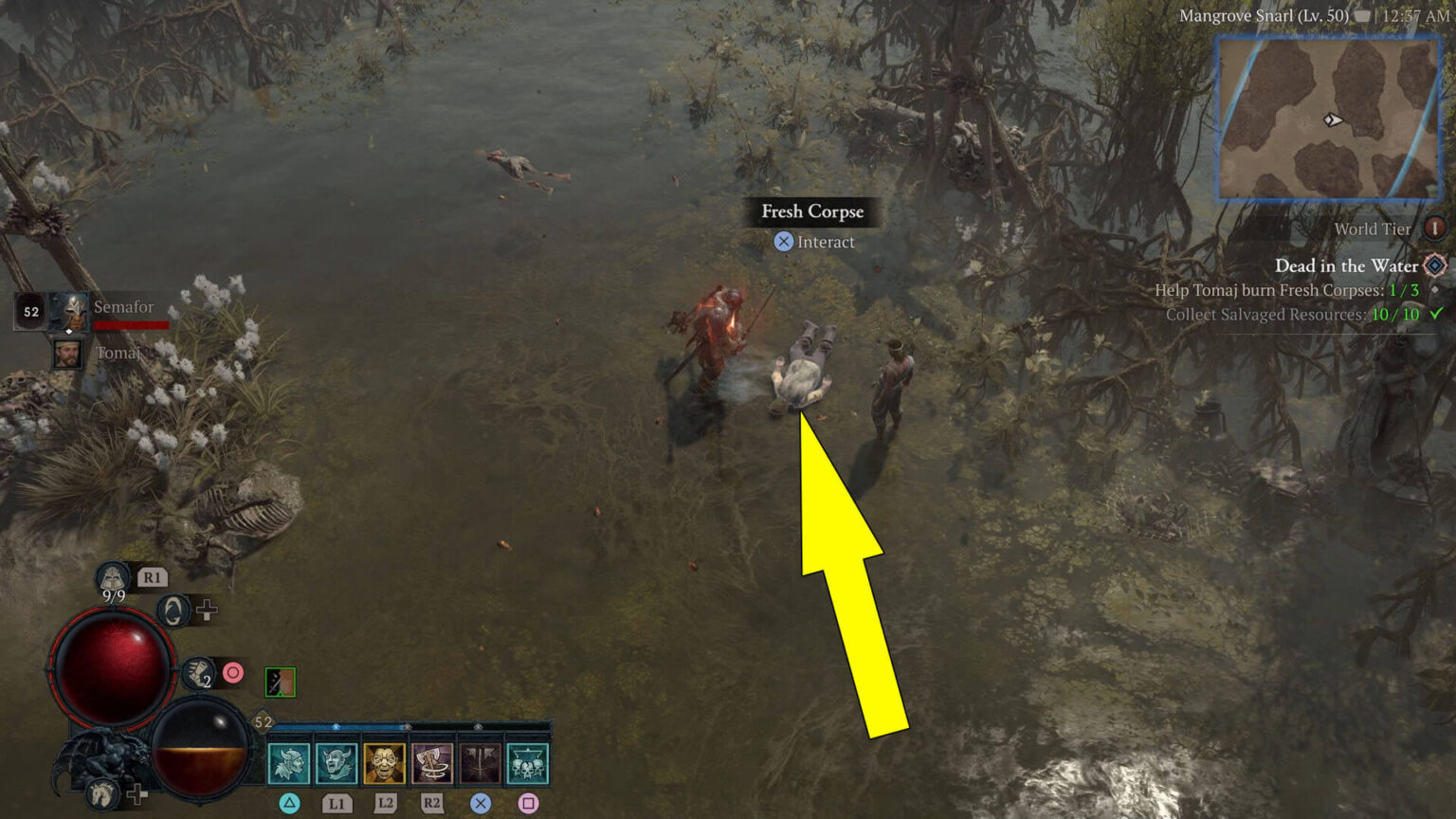Screen dimensions: 1456x819
Task: Click the upgrade arrow above the L2 skill slot
Action: coord(407,726)
